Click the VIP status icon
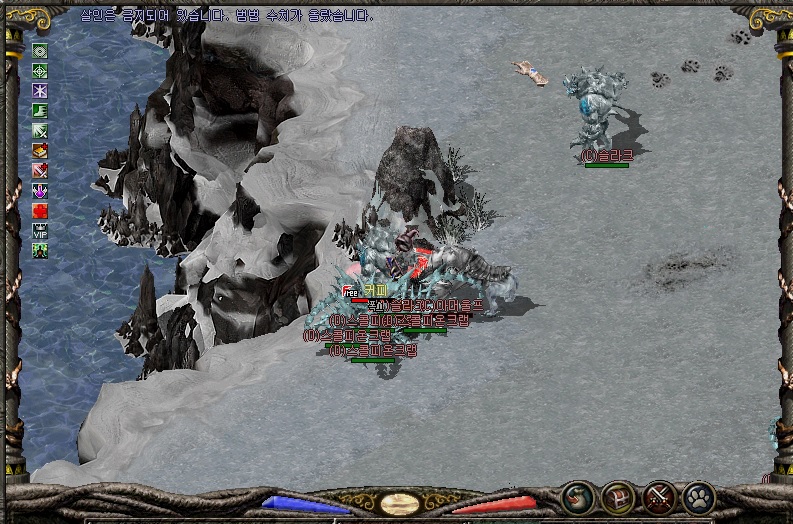Screen dimensions: 793x524 [x=40, y=230]
